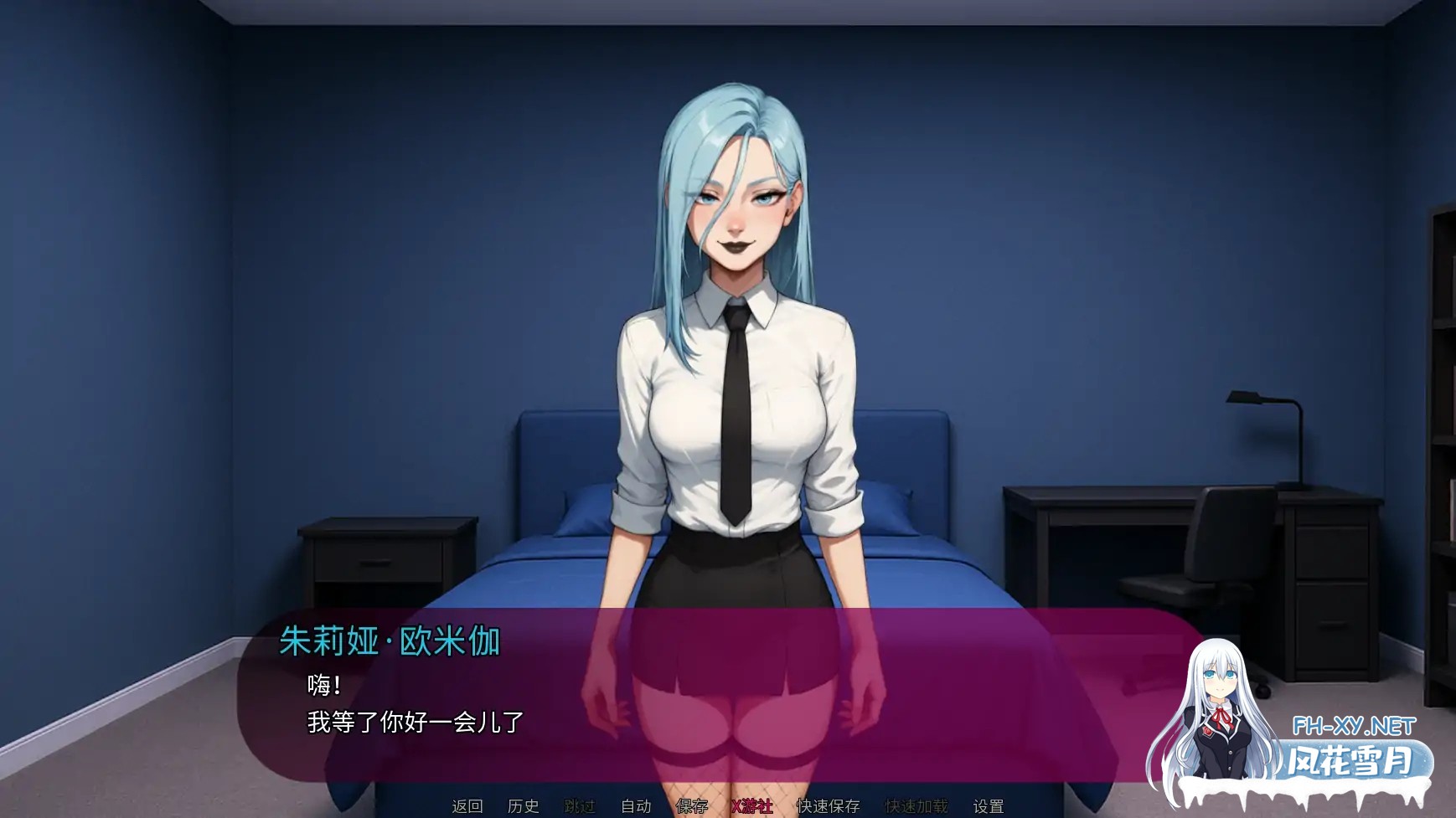Open the 设置 settings menu

click(989, 806)
